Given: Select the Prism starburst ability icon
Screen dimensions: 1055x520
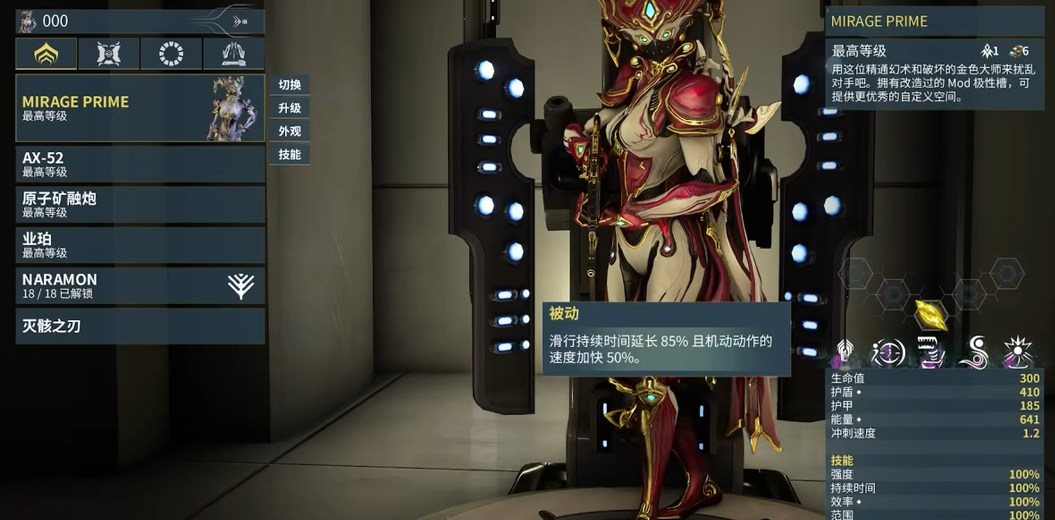Looking at the screenshot, I should coord(1018,352).
